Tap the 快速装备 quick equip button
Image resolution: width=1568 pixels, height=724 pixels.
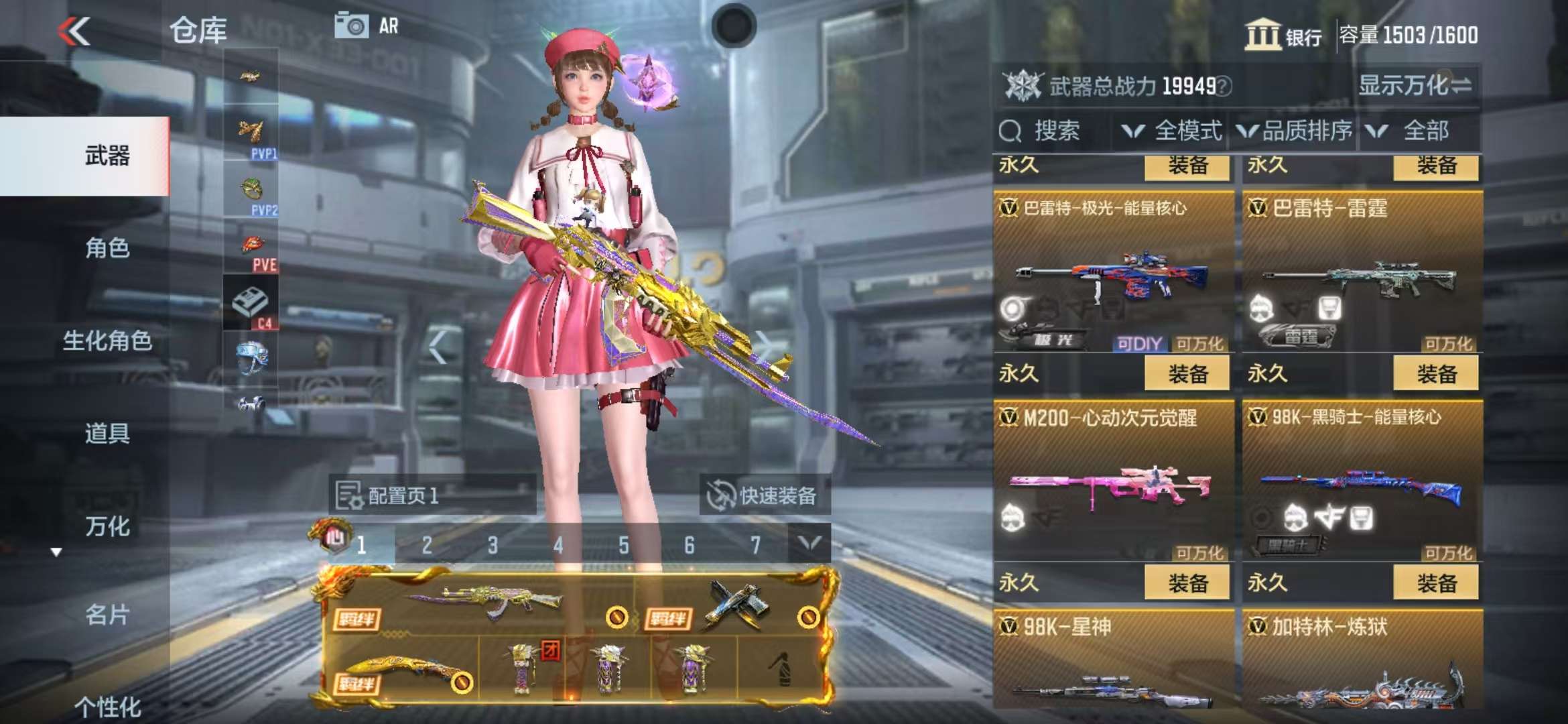(764, 496)
